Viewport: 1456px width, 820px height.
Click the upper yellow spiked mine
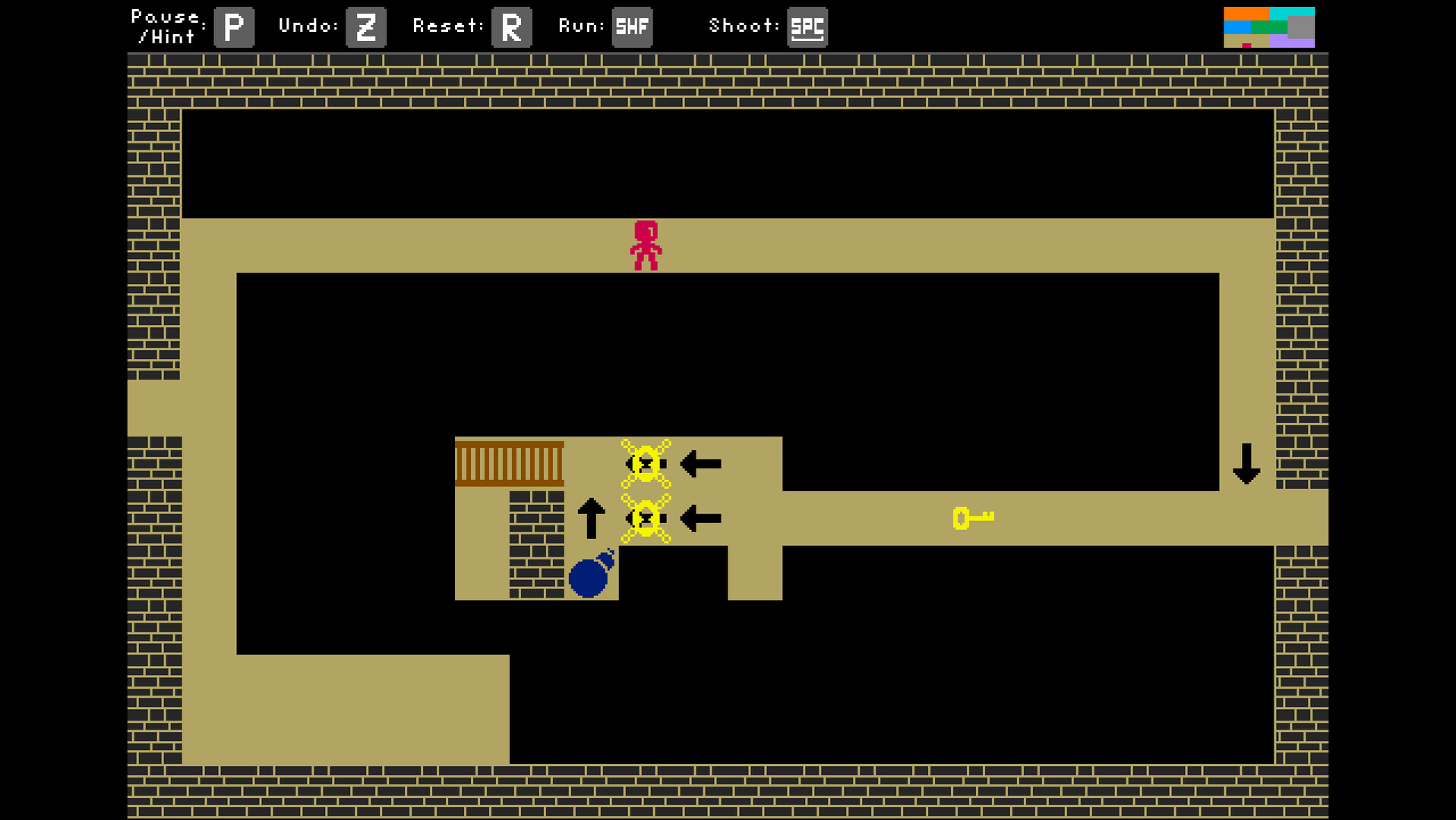click(x=645, y=463)
